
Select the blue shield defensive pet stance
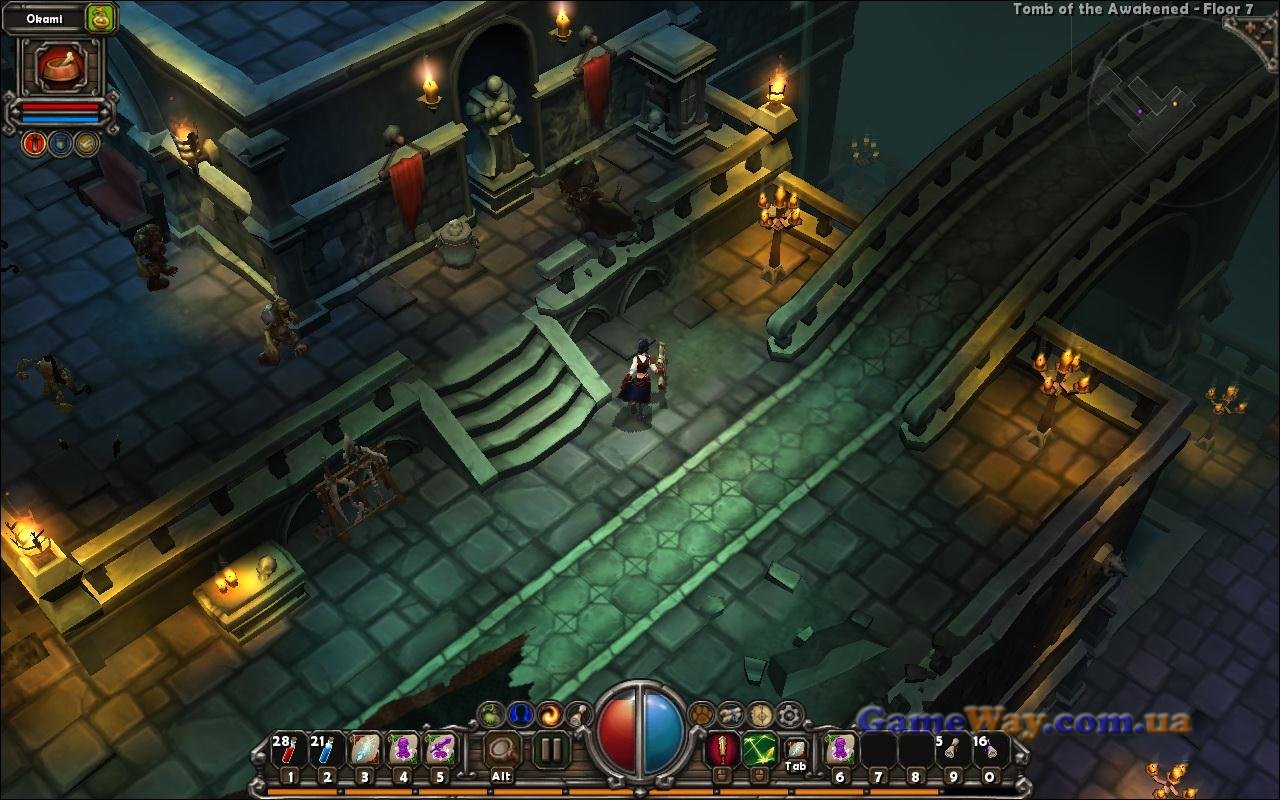point(61,144)
